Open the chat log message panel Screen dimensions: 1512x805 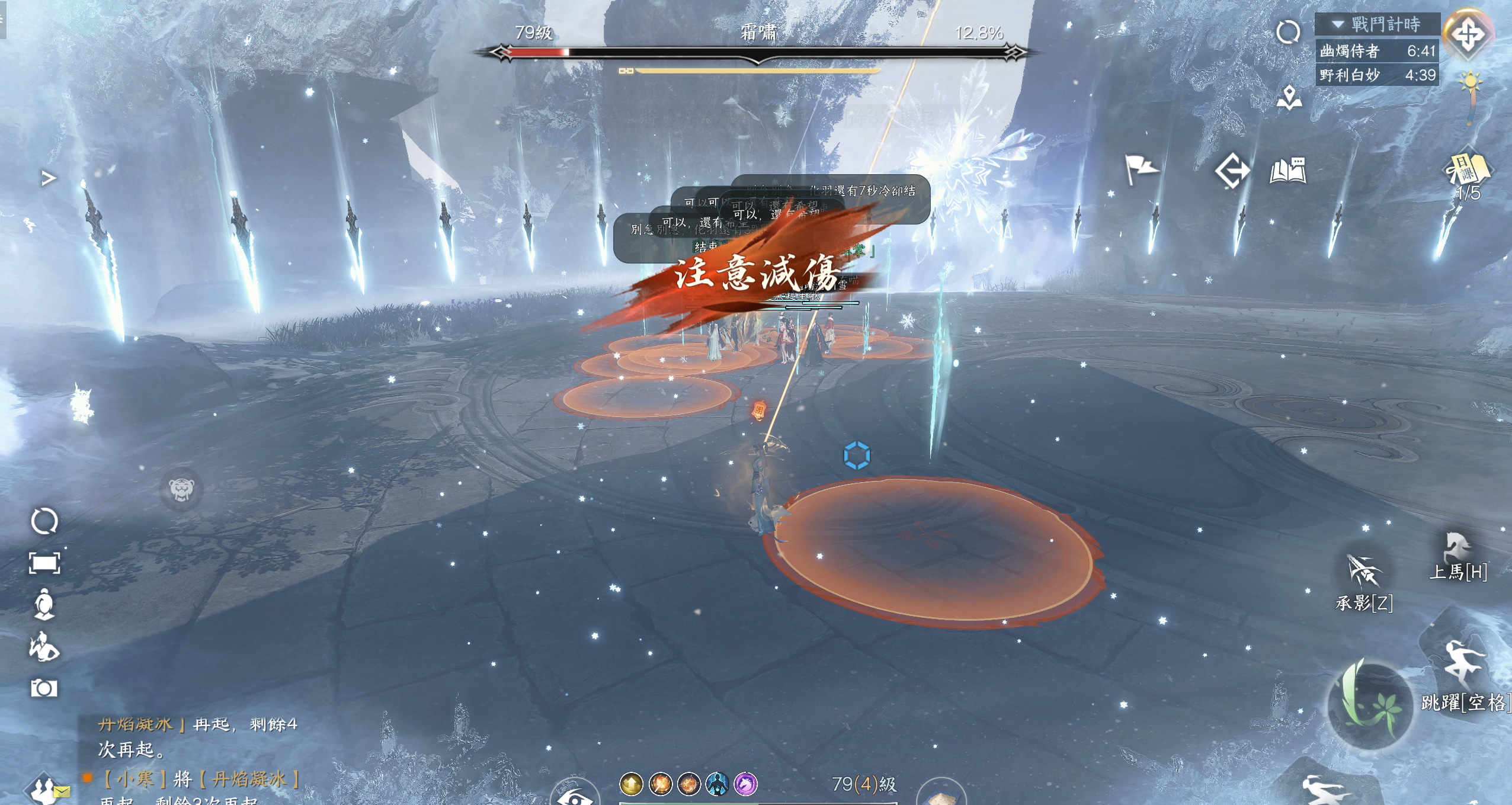[196, 758]
